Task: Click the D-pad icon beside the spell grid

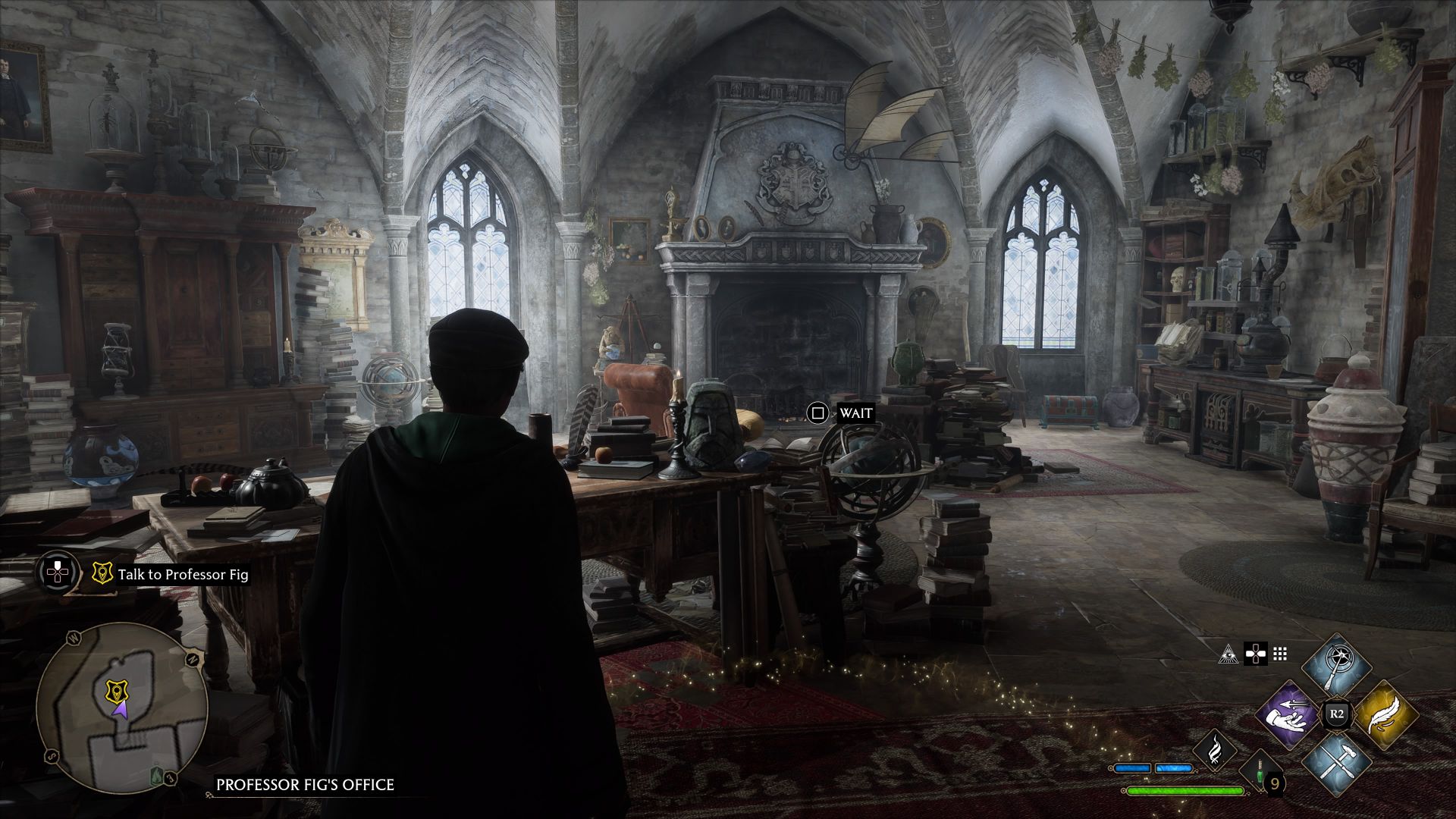Action: coord(1255,654)
